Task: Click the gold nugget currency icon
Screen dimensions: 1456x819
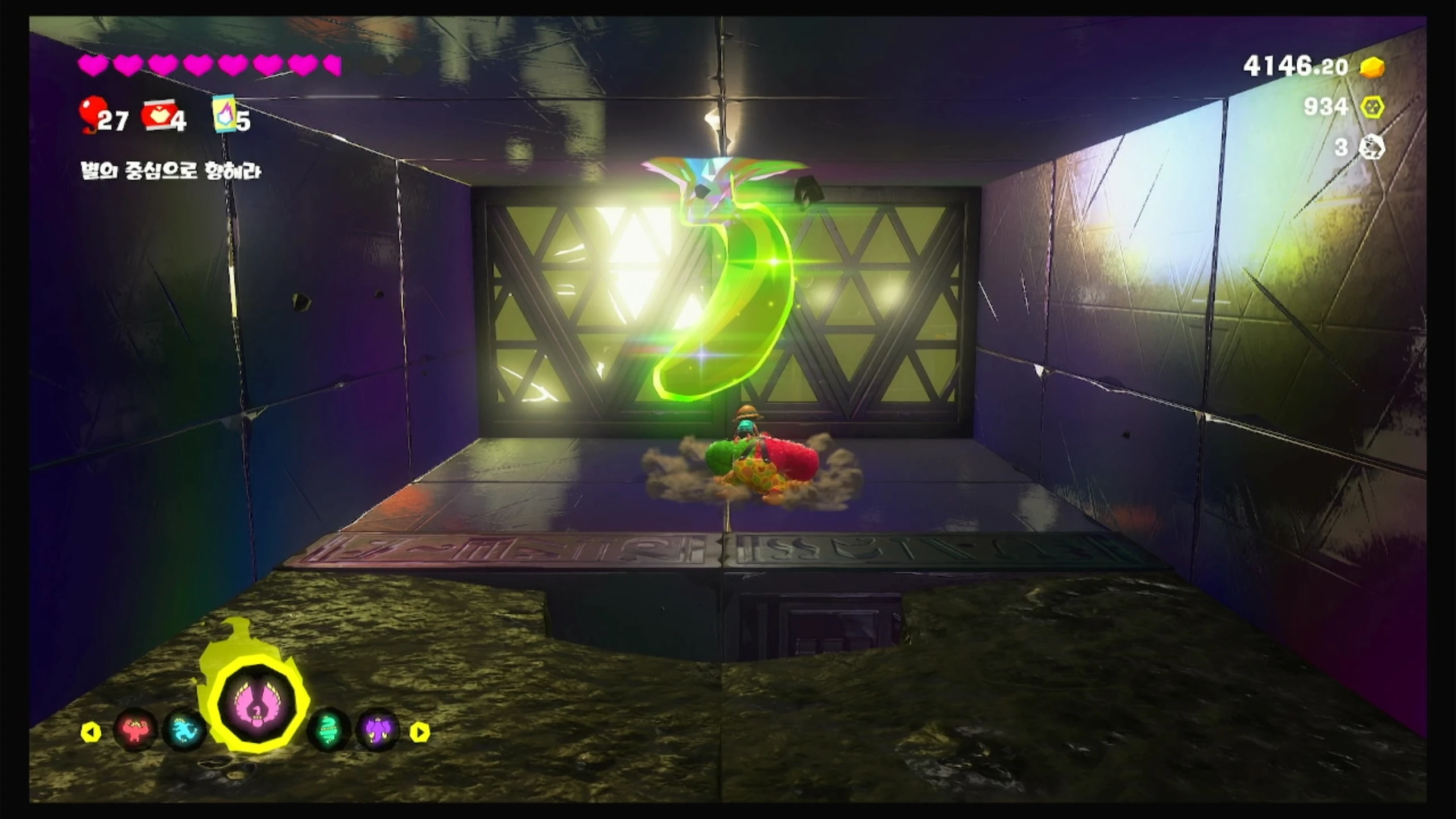Action: [1372, 83]
